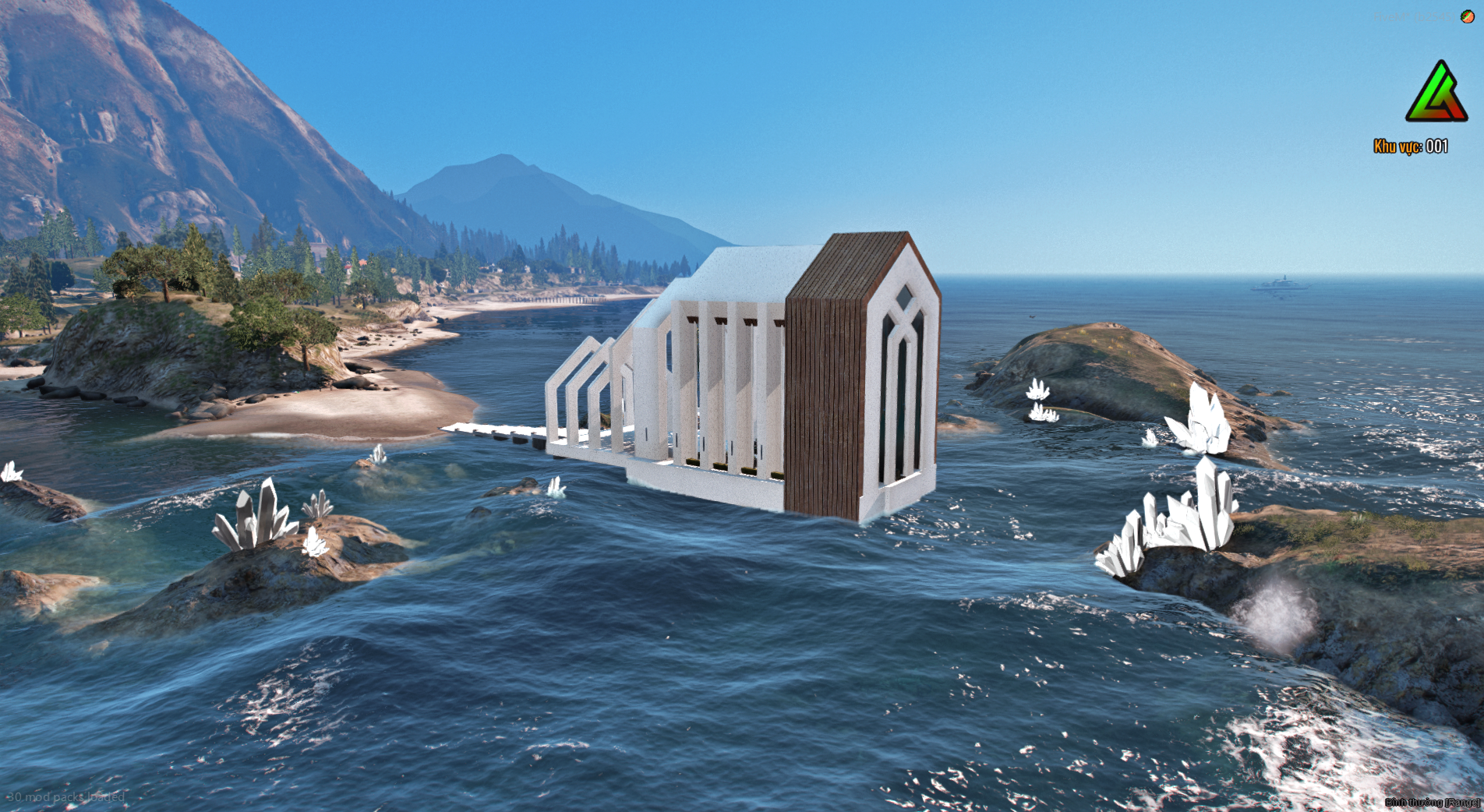Click the green and red triangle server logo
Screen dimensions: 1484x812
[1436, 93]
